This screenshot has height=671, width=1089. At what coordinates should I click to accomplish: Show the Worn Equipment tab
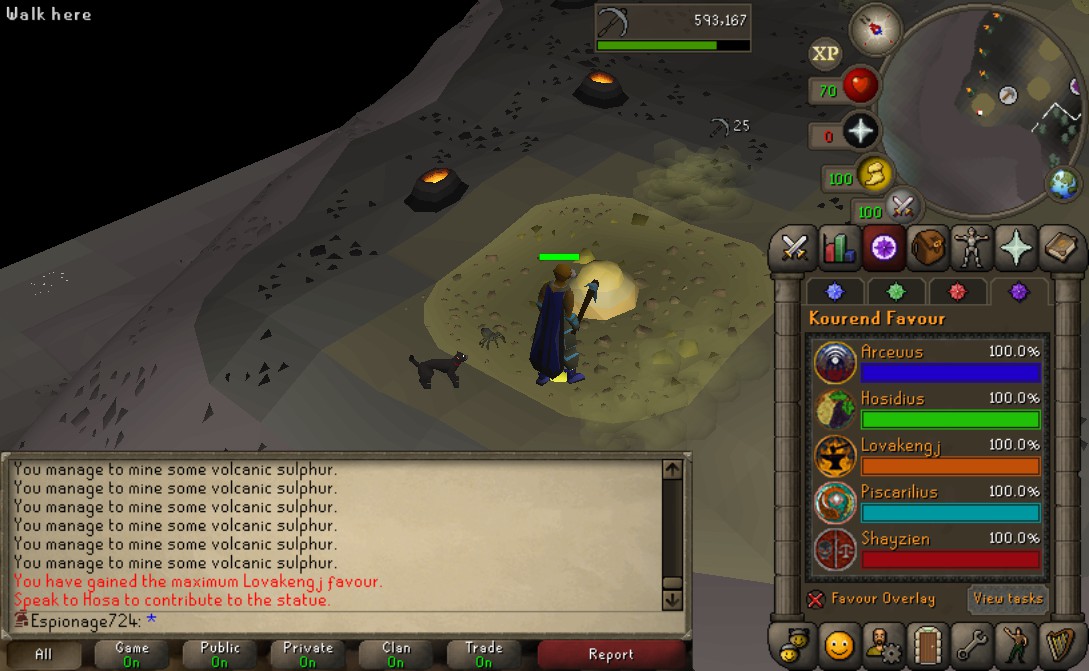[x=972, y=247]
